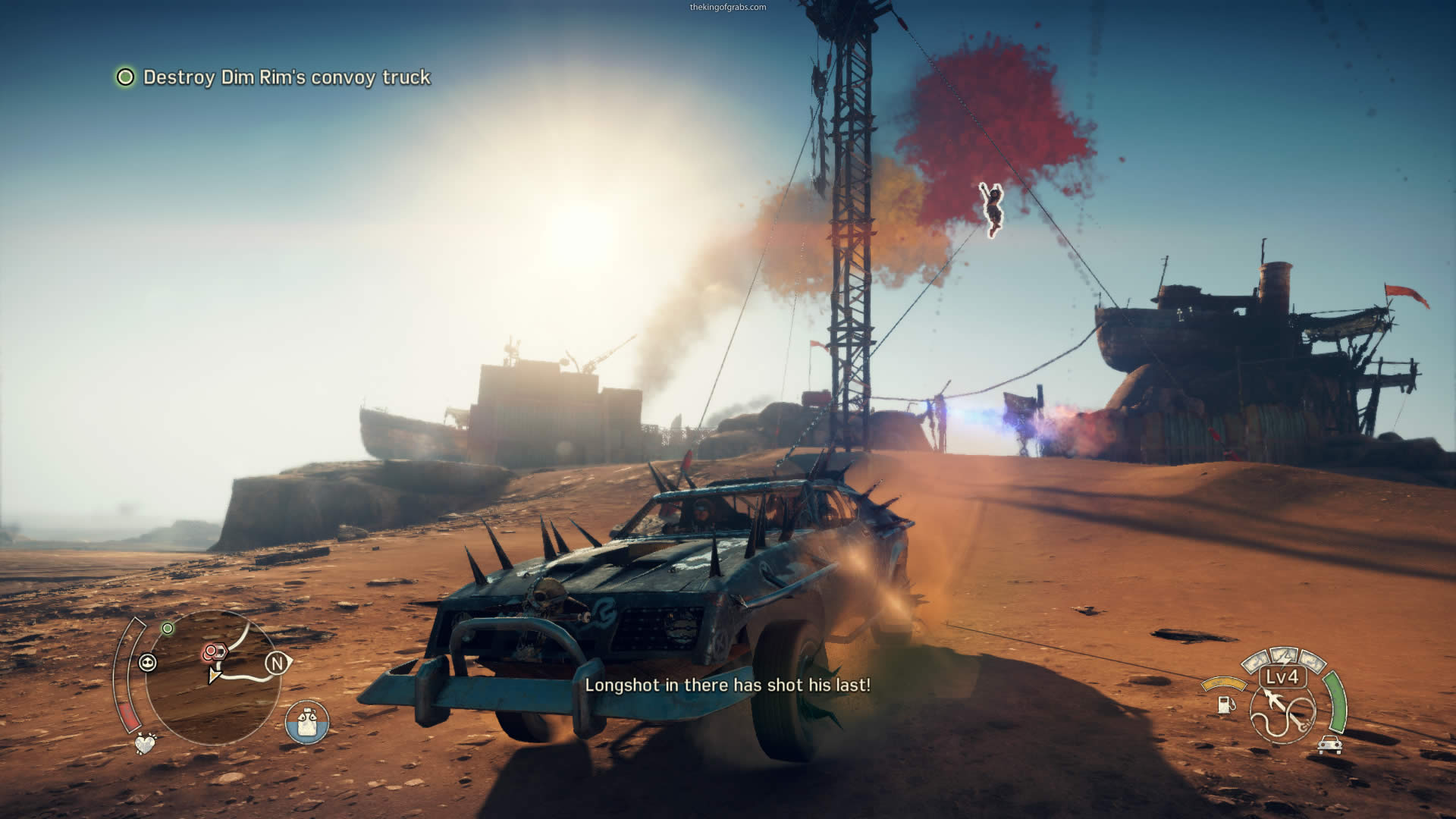Open the thekingofgrabs.com watermark link
The width and height of the screenshot is (1456, 819).
[x=727, y=7]
